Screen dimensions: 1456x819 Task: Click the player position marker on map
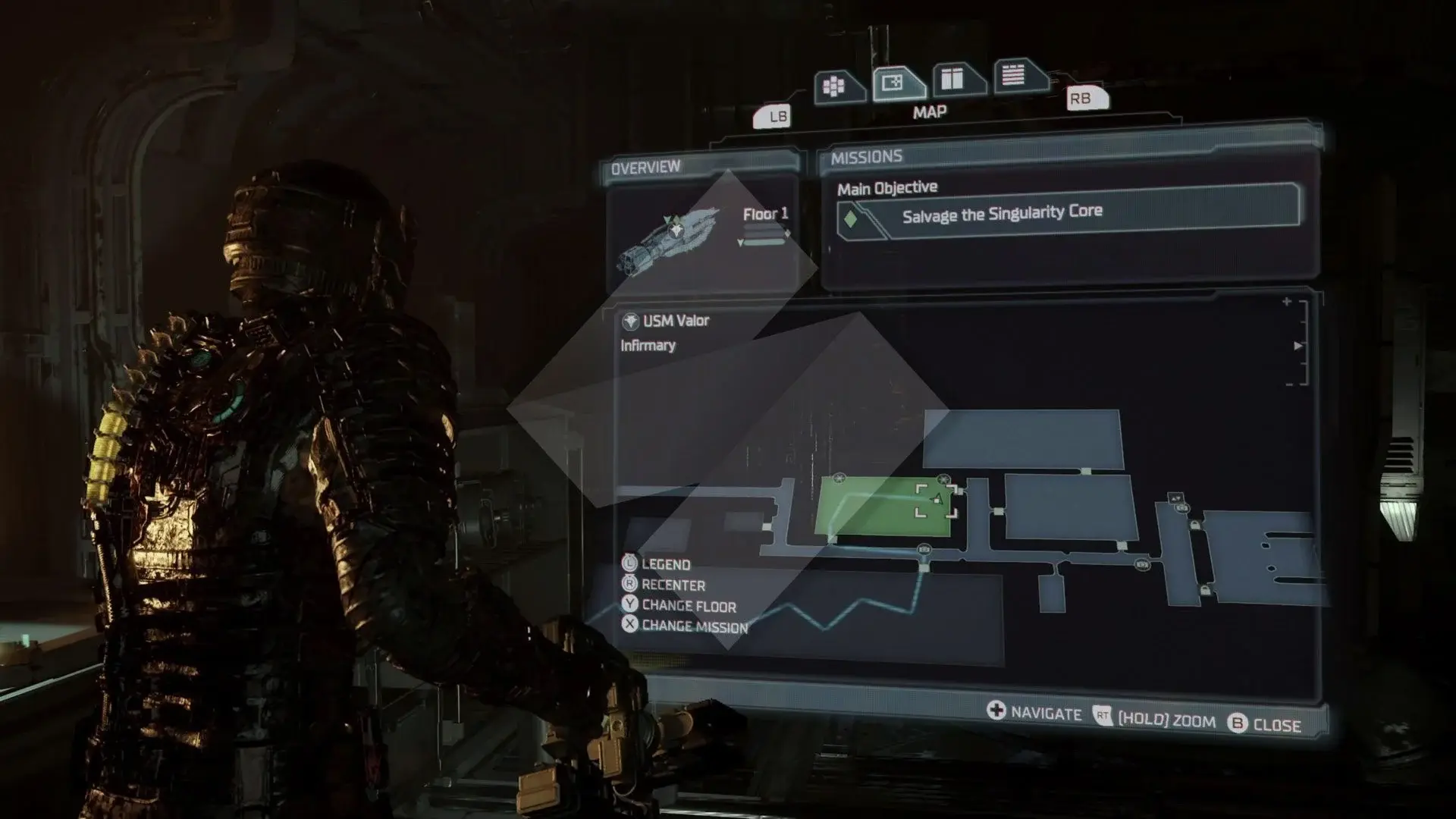tap(937, 500)
